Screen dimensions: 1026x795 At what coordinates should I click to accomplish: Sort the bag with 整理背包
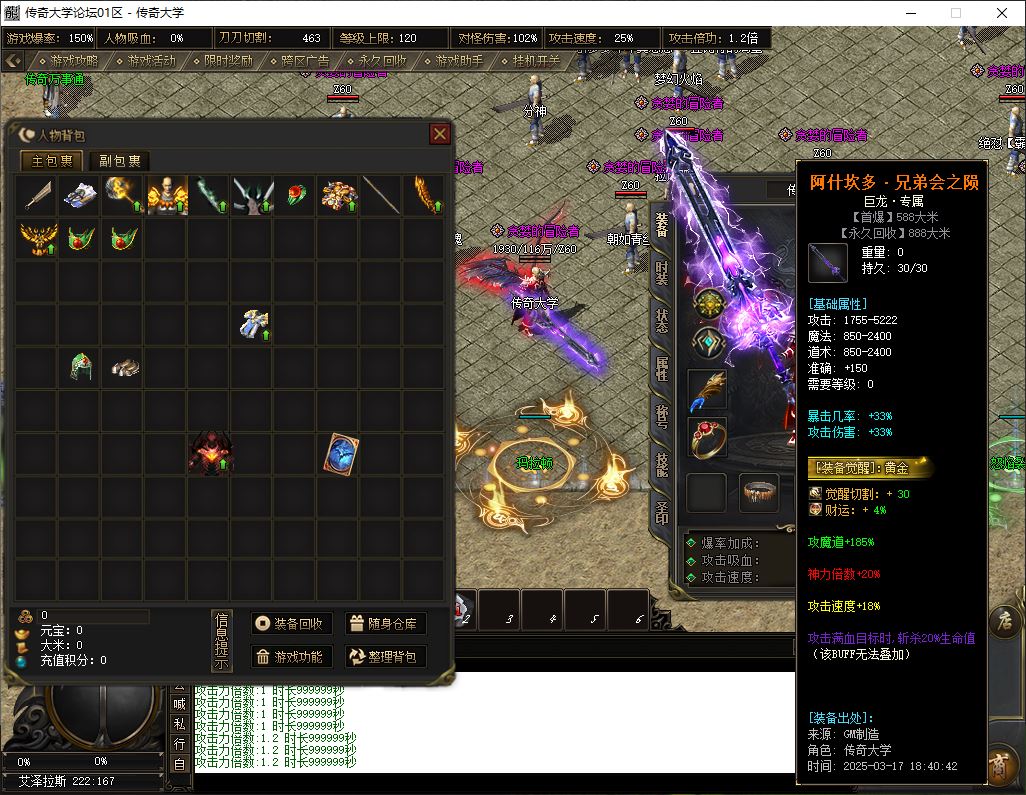(x=385, y=656)
